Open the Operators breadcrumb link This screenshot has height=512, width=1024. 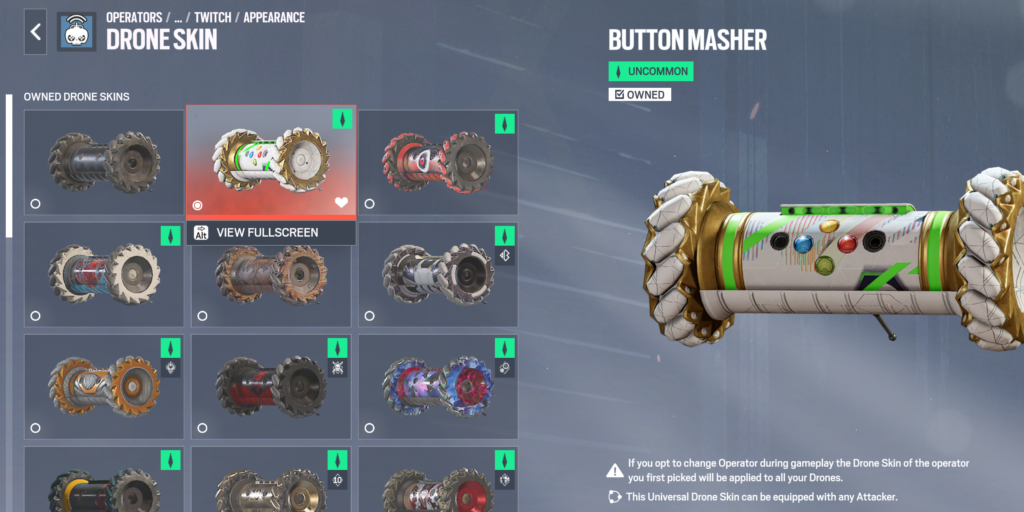[x=135, y=18]
